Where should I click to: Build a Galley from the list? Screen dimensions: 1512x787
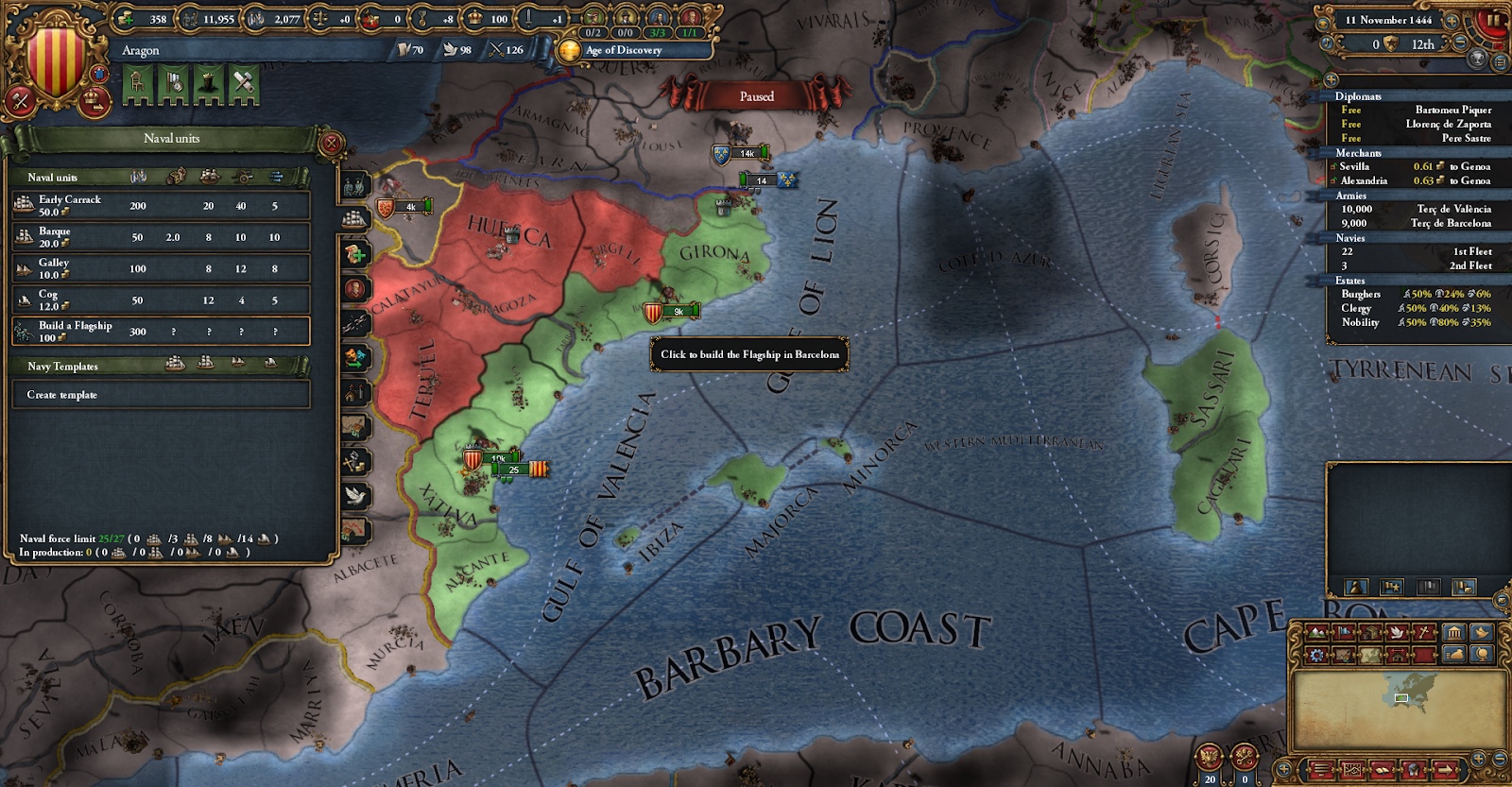click(161, 268)
